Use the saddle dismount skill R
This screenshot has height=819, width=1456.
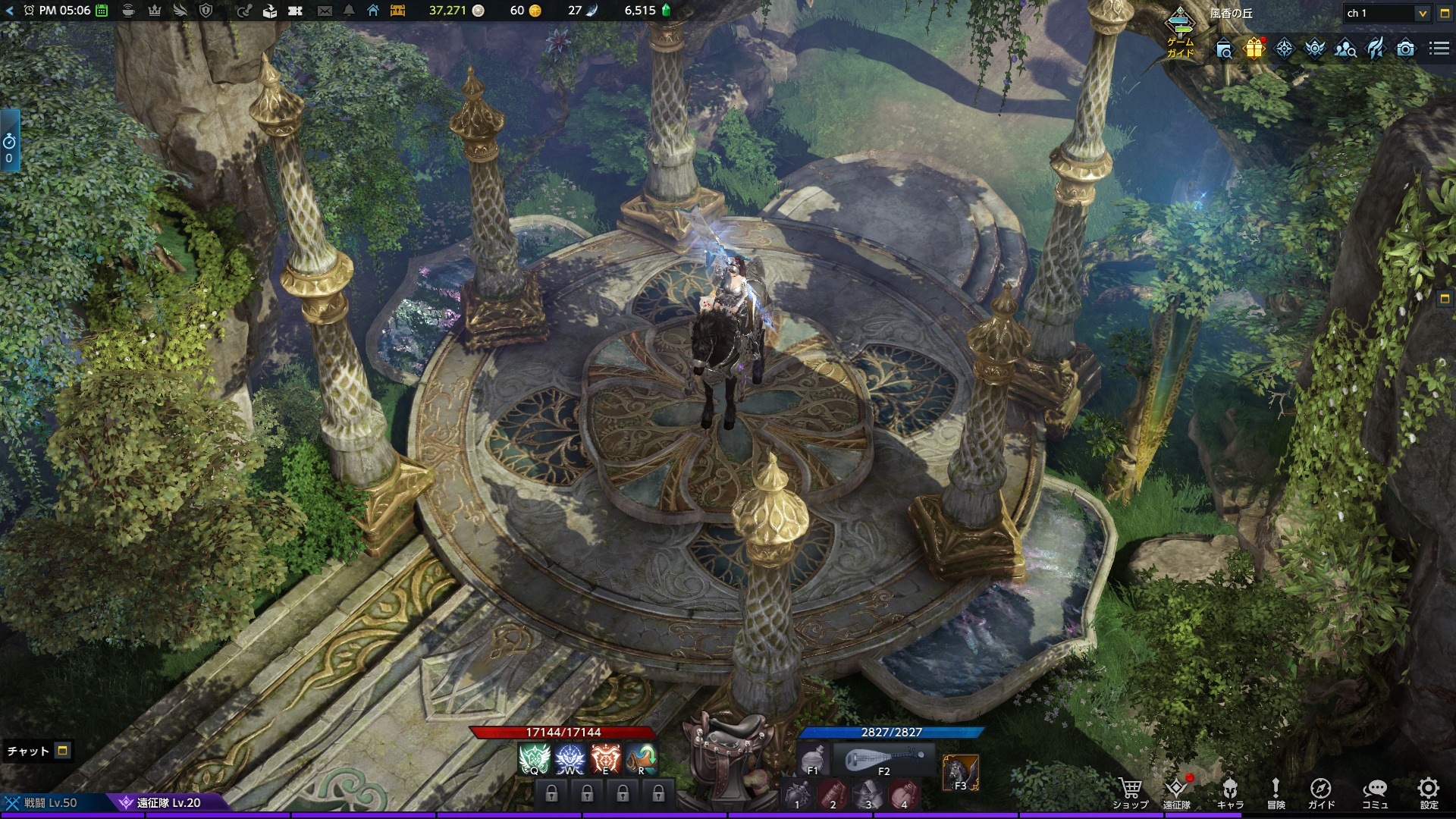642,758
